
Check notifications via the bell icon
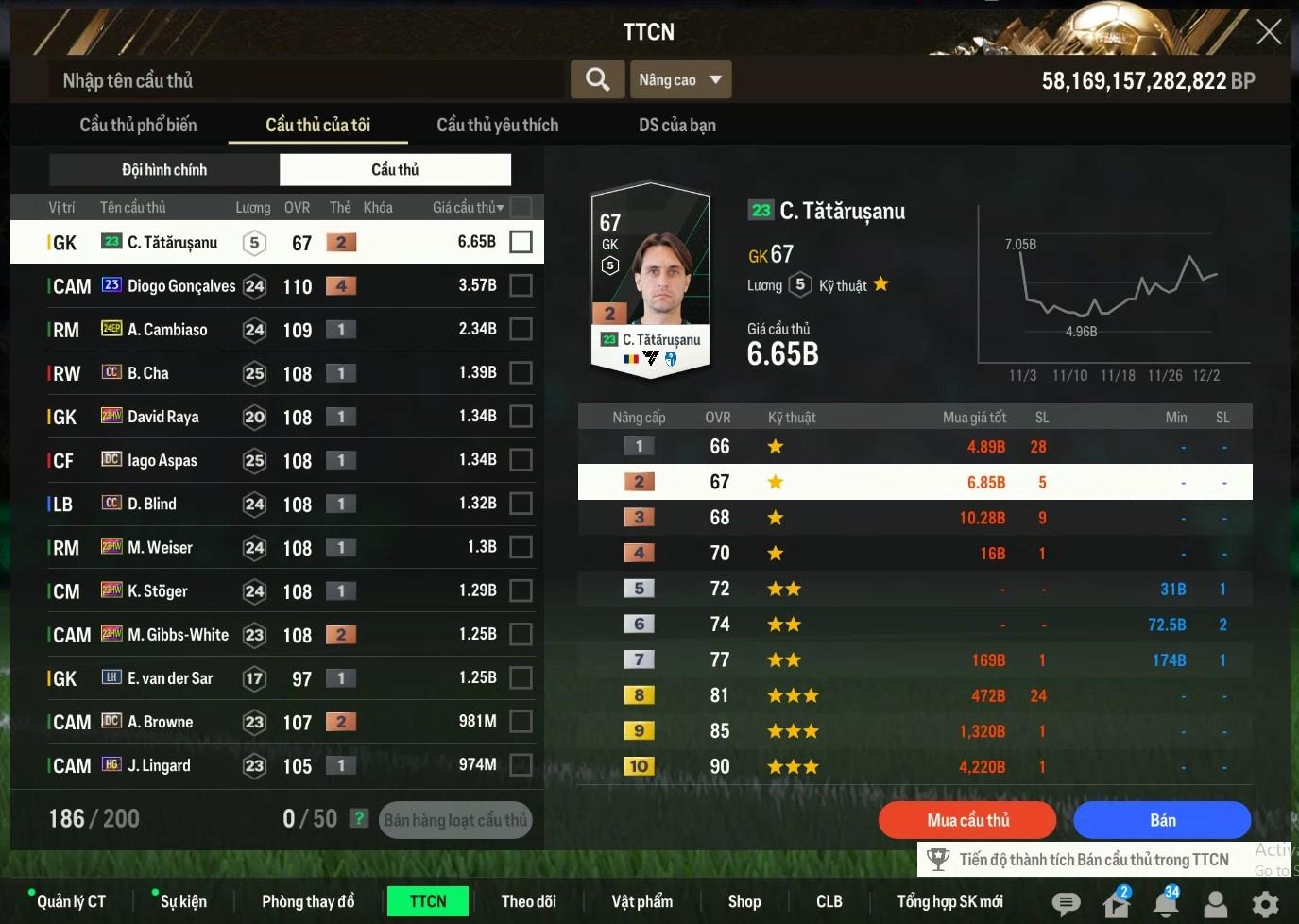click(1166, 904)
